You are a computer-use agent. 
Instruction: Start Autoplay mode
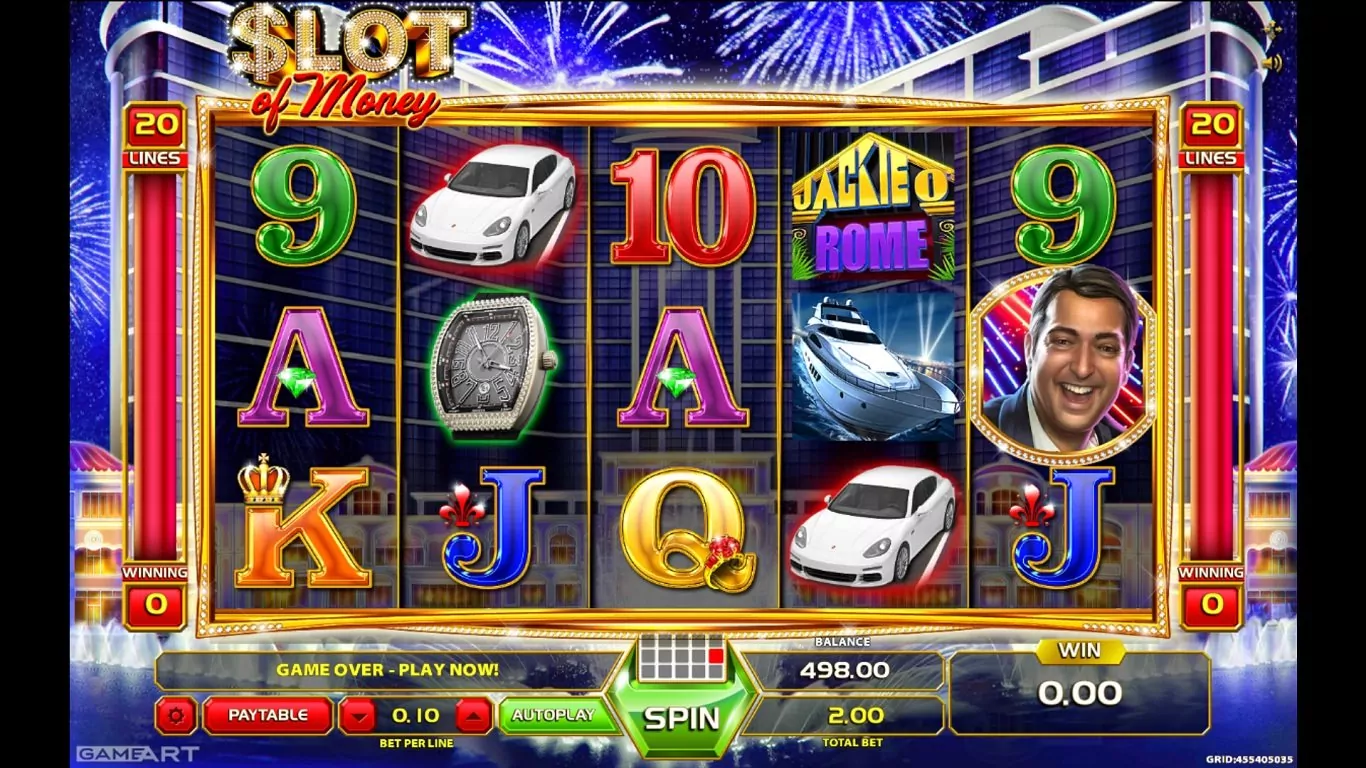point(553,715)
